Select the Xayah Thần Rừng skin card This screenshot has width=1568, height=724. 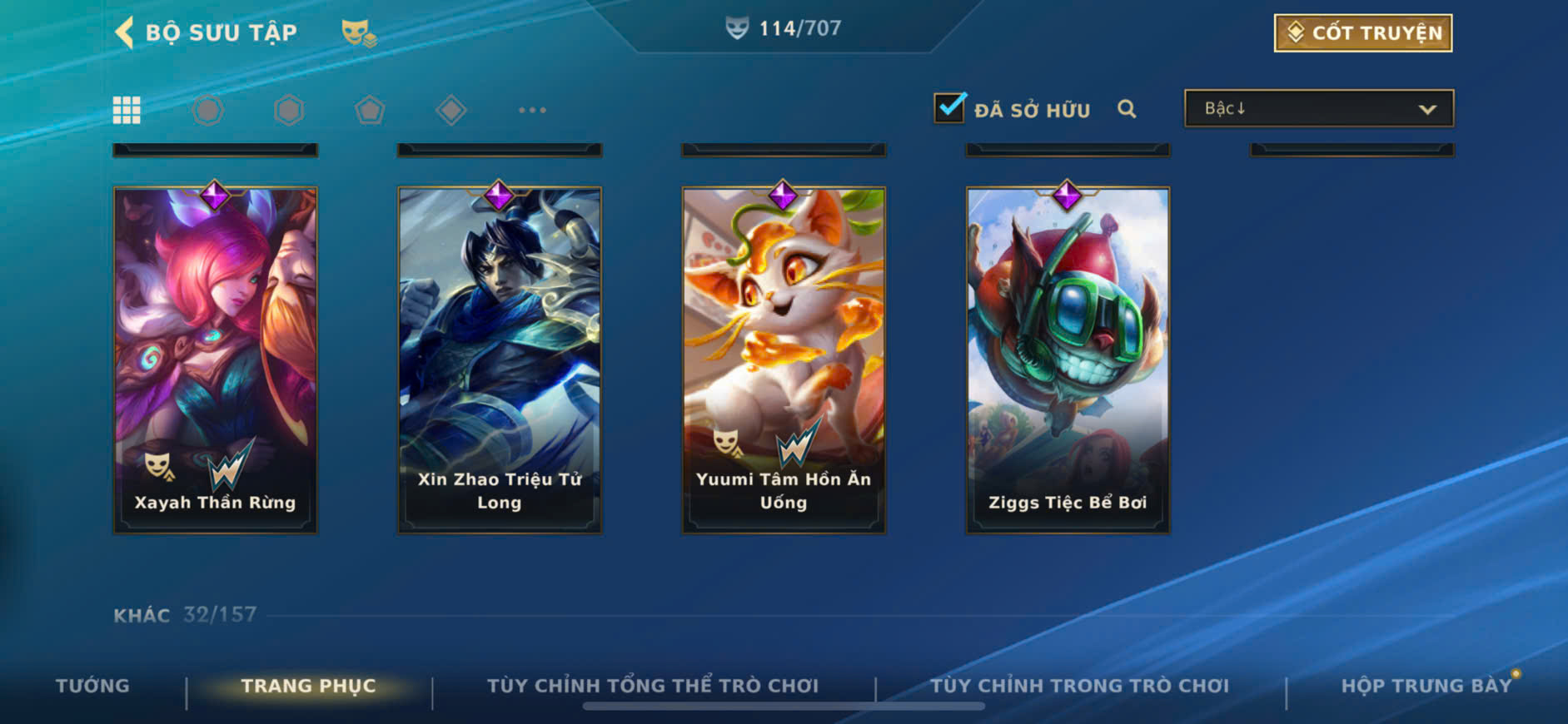tap(215, 360)
